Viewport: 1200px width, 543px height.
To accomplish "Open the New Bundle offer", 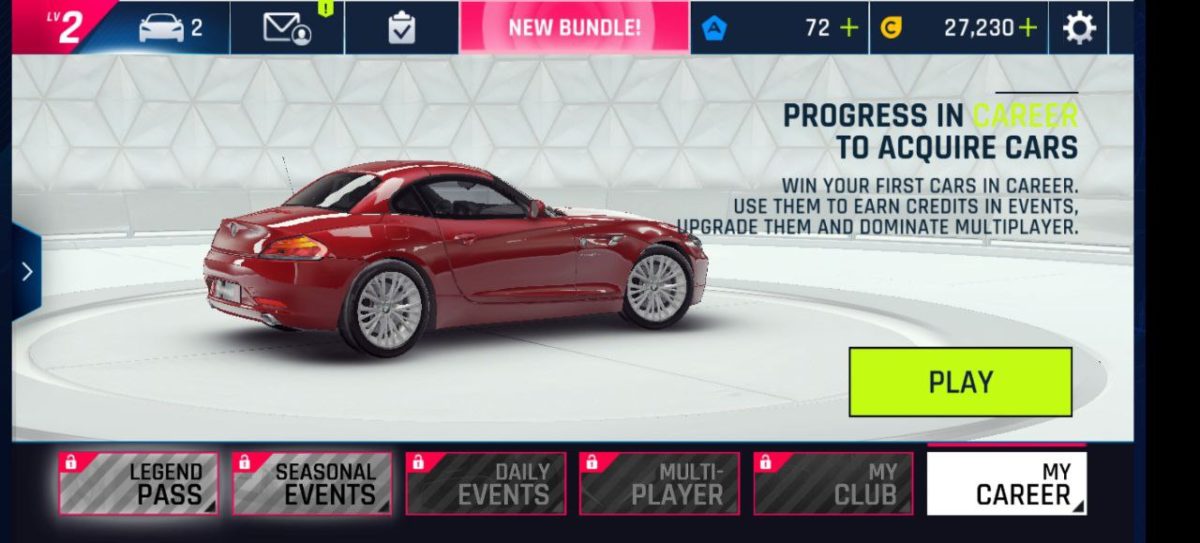I will [574, 28].
